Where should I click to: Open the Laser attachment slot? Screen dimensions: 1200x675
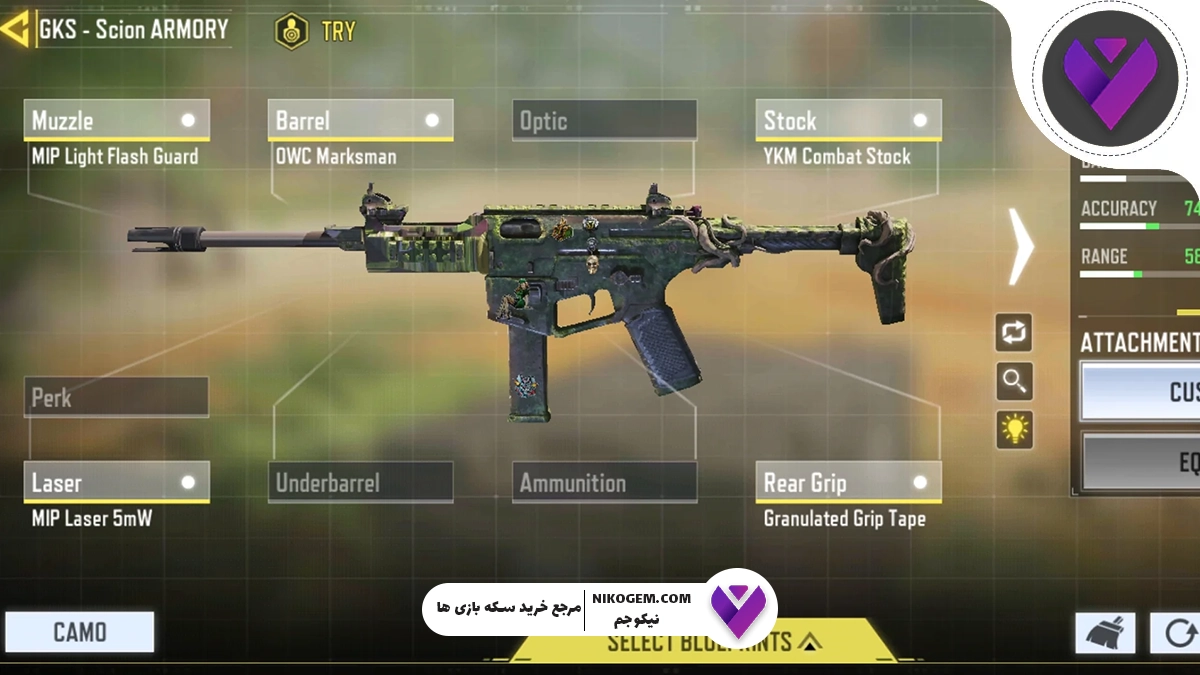116,483
